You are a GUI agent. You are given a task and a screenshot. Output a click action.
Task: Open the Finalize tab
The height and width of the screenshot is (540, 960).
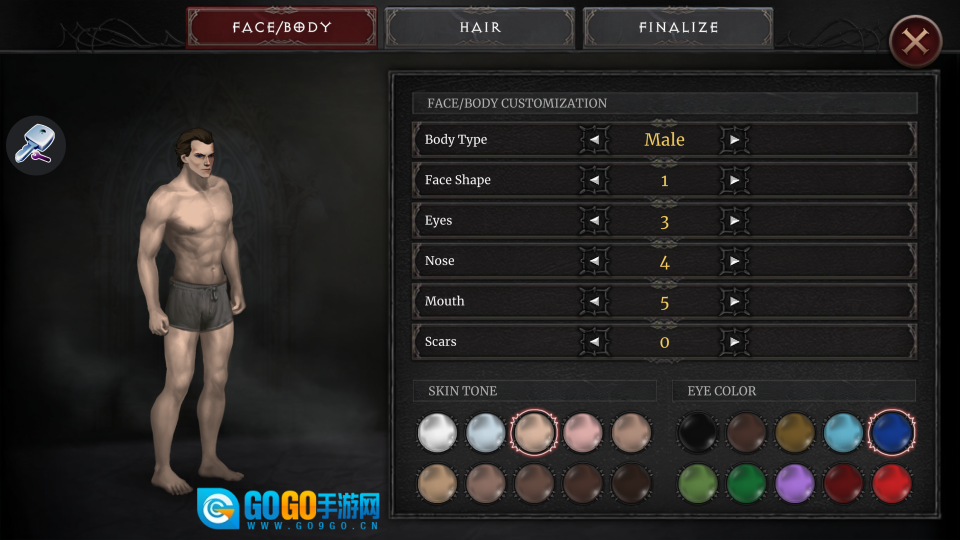[678, 28]
